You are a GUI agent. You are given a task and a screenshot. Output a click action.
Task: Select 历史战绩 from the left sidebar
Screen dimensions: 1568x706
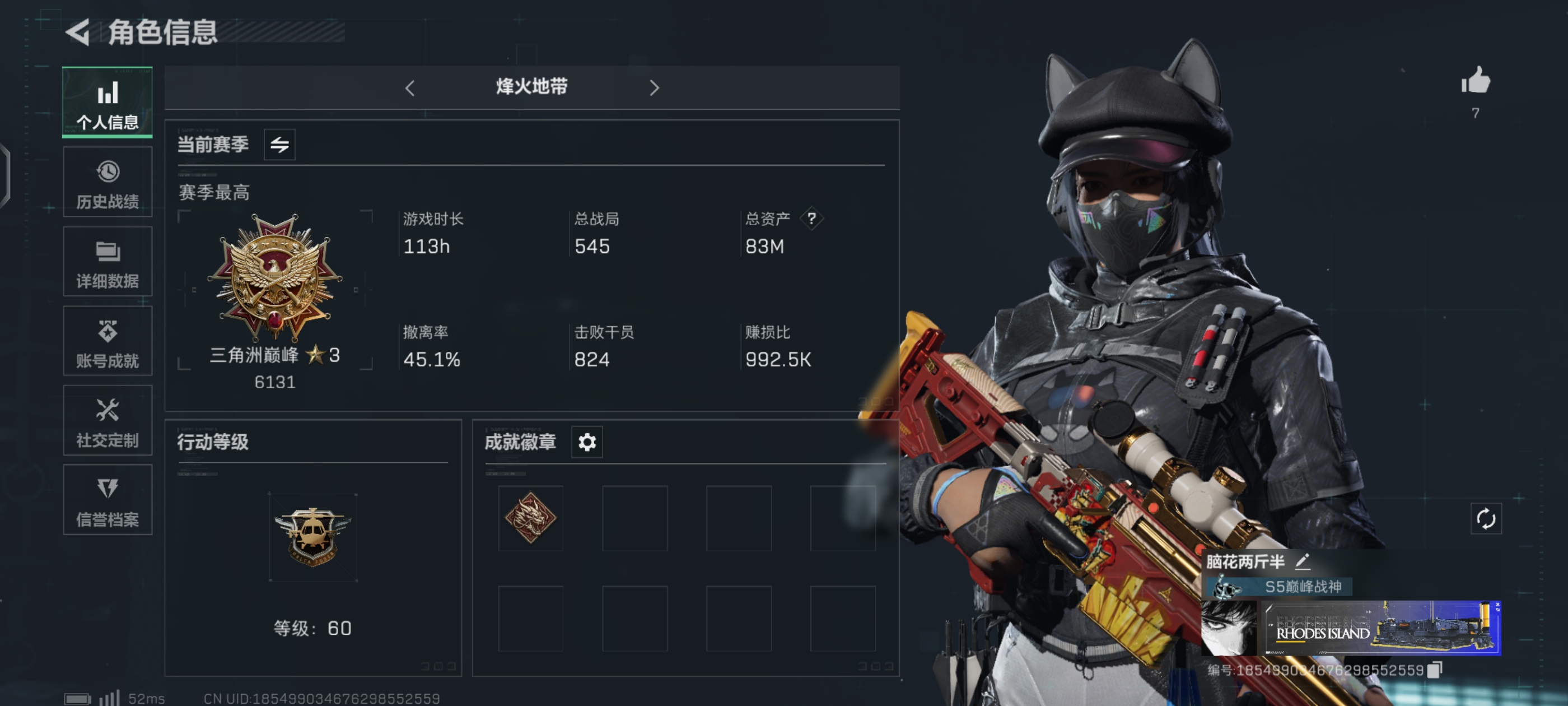107,182
